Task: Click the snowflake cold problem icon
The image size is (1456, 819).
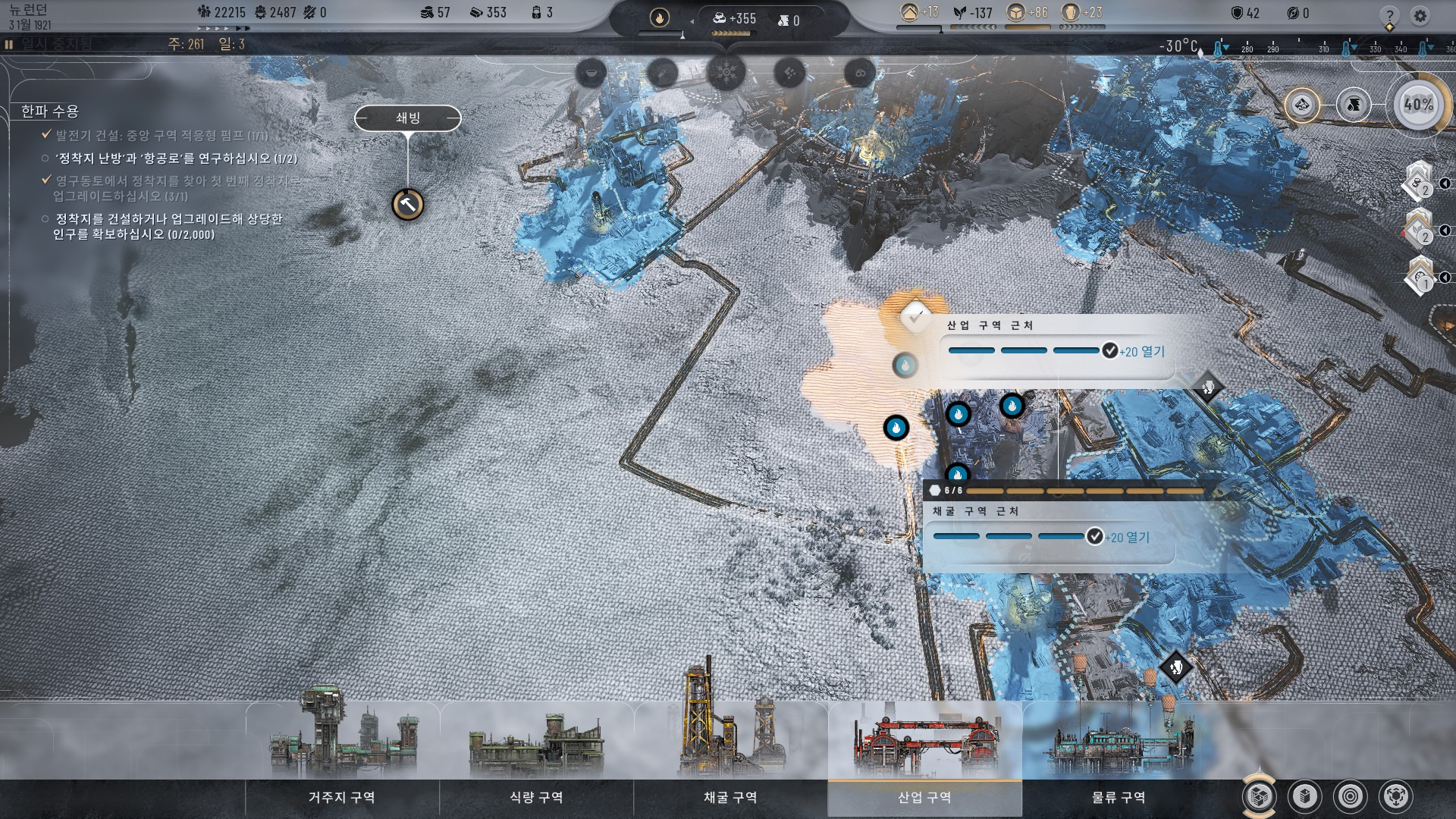Action: (x=726, y=74)
